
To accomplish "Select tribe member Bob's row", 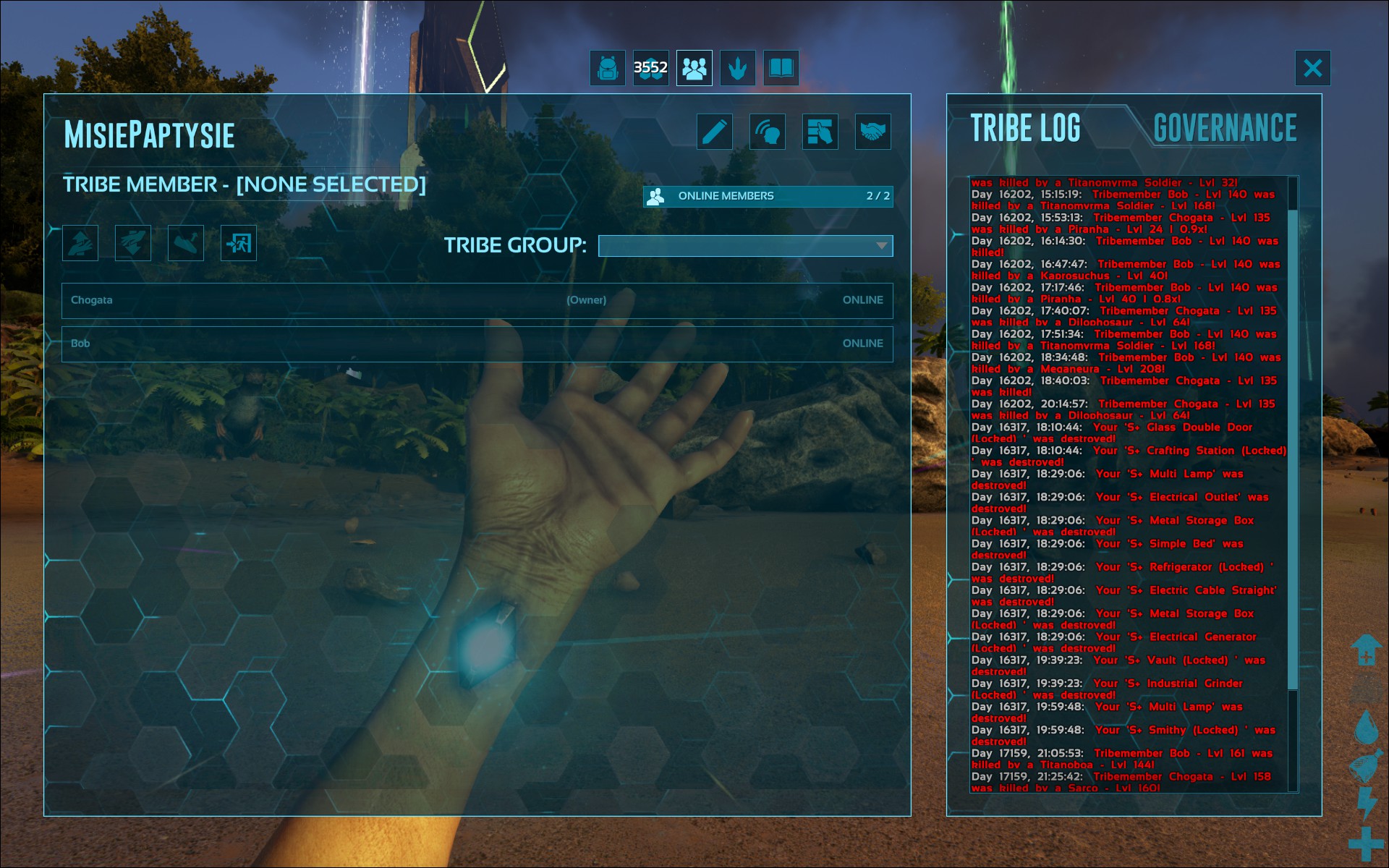I will (x=477, y=344).
